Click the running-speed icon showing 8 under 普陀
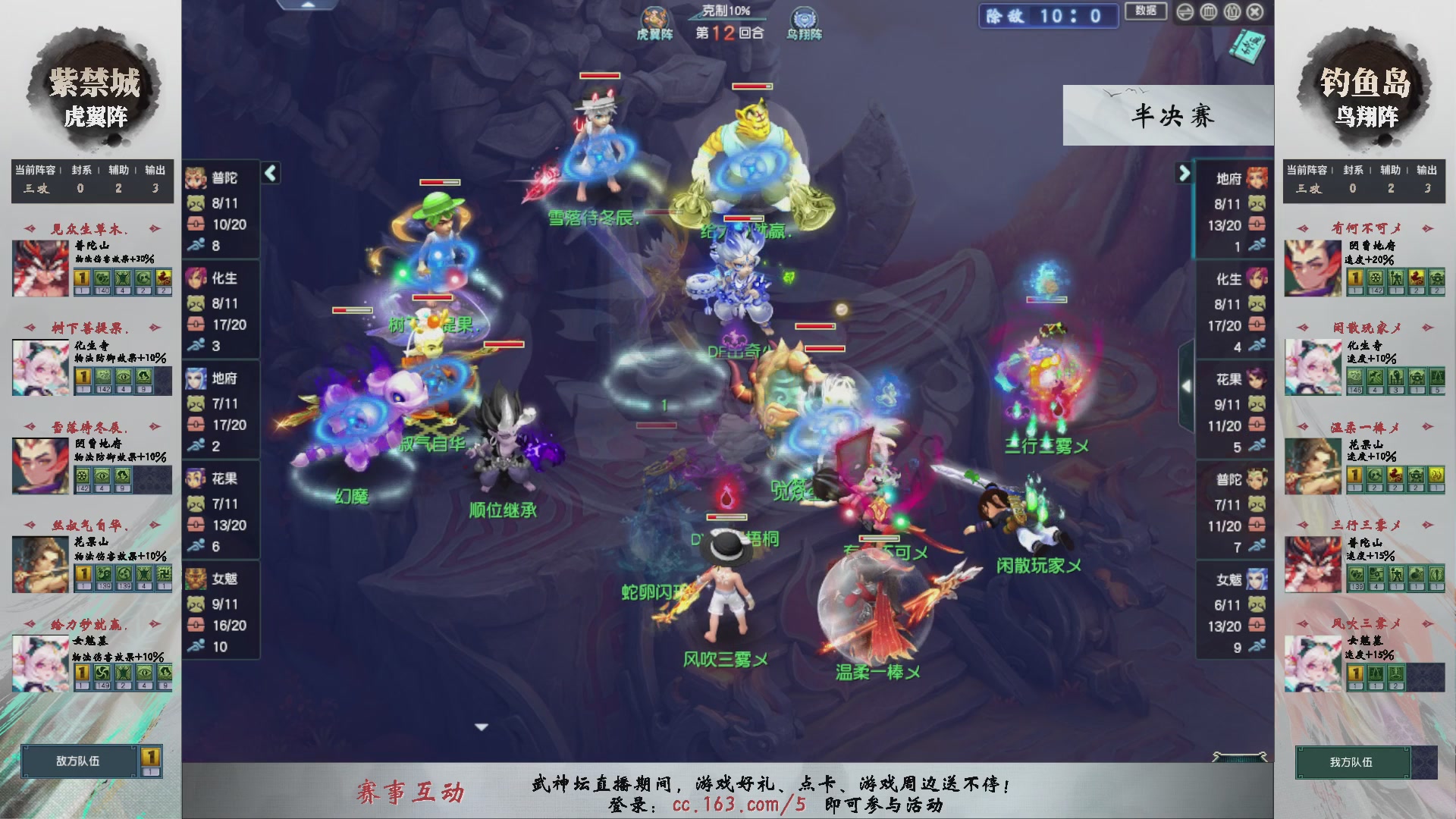Screen dimensions: 1456x819 coord(196,246)
